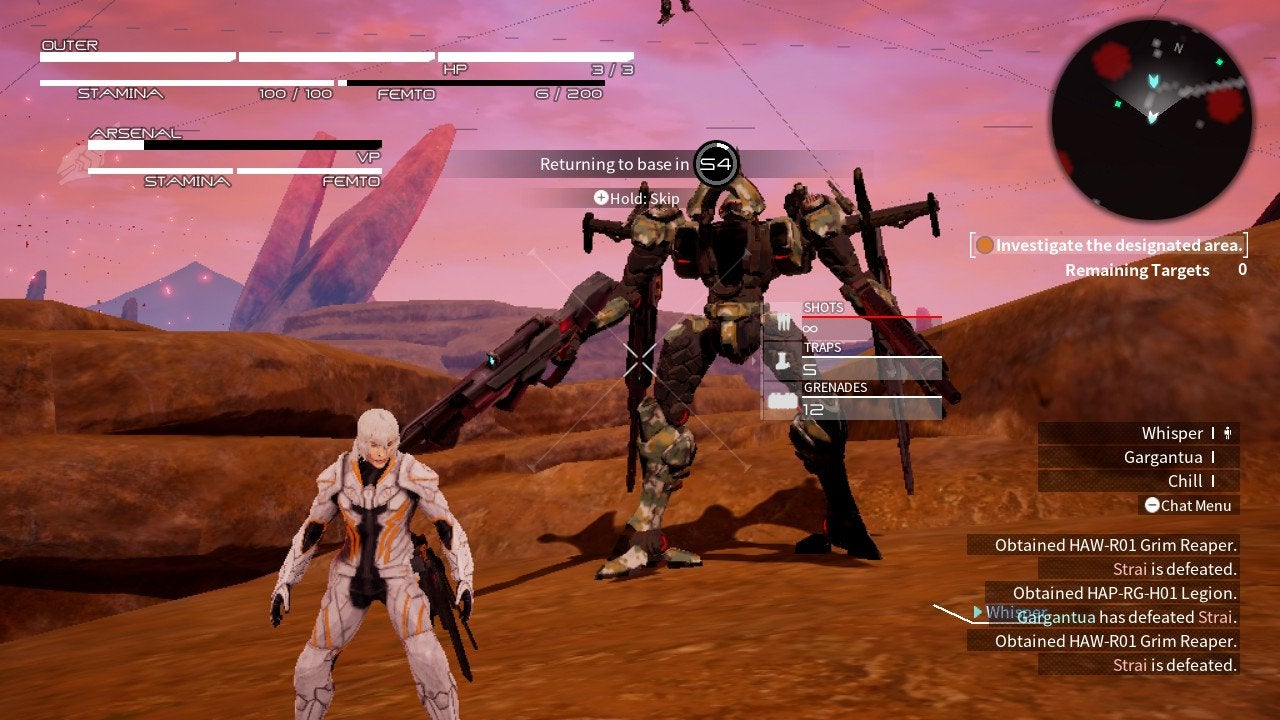Viewport: 1280px width, 720px height.
Task: Click the minus icon beside Chat Menu
Action: click(x=1150, y=505)
